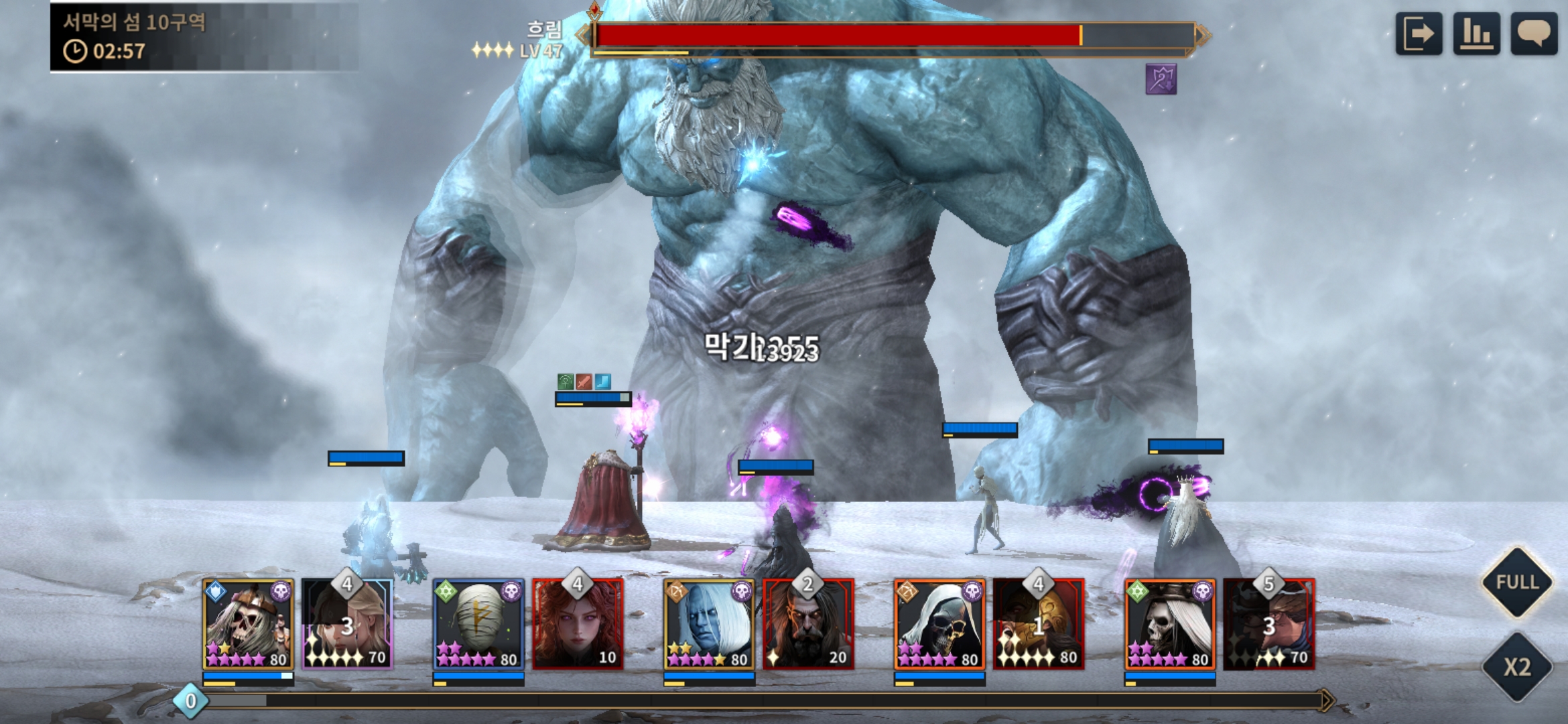Toggle the X2 battle speed
1568x724 pixels.
click(1517, 667)
